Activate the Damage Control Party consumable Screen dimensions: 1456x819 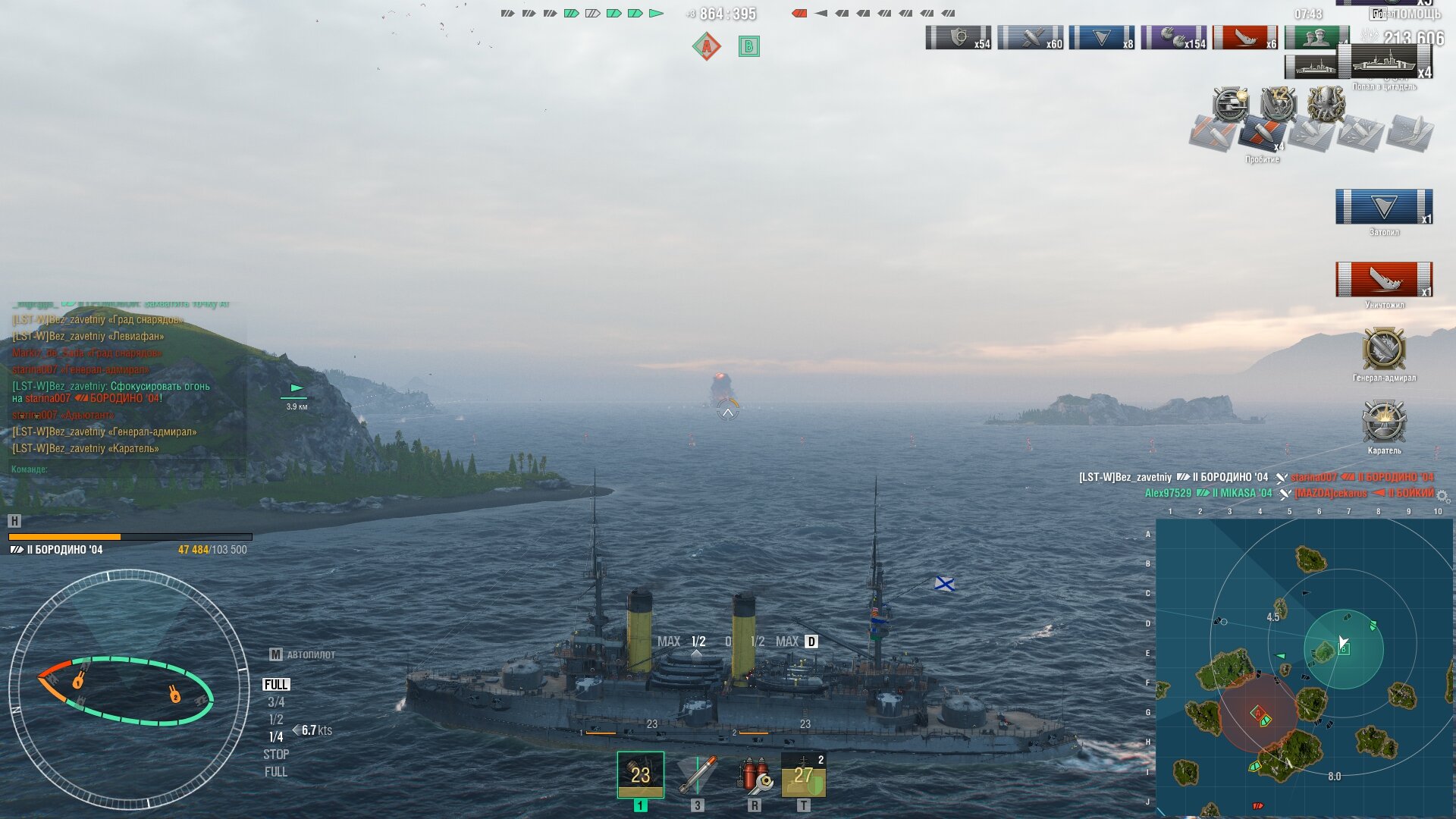(755, 774)
